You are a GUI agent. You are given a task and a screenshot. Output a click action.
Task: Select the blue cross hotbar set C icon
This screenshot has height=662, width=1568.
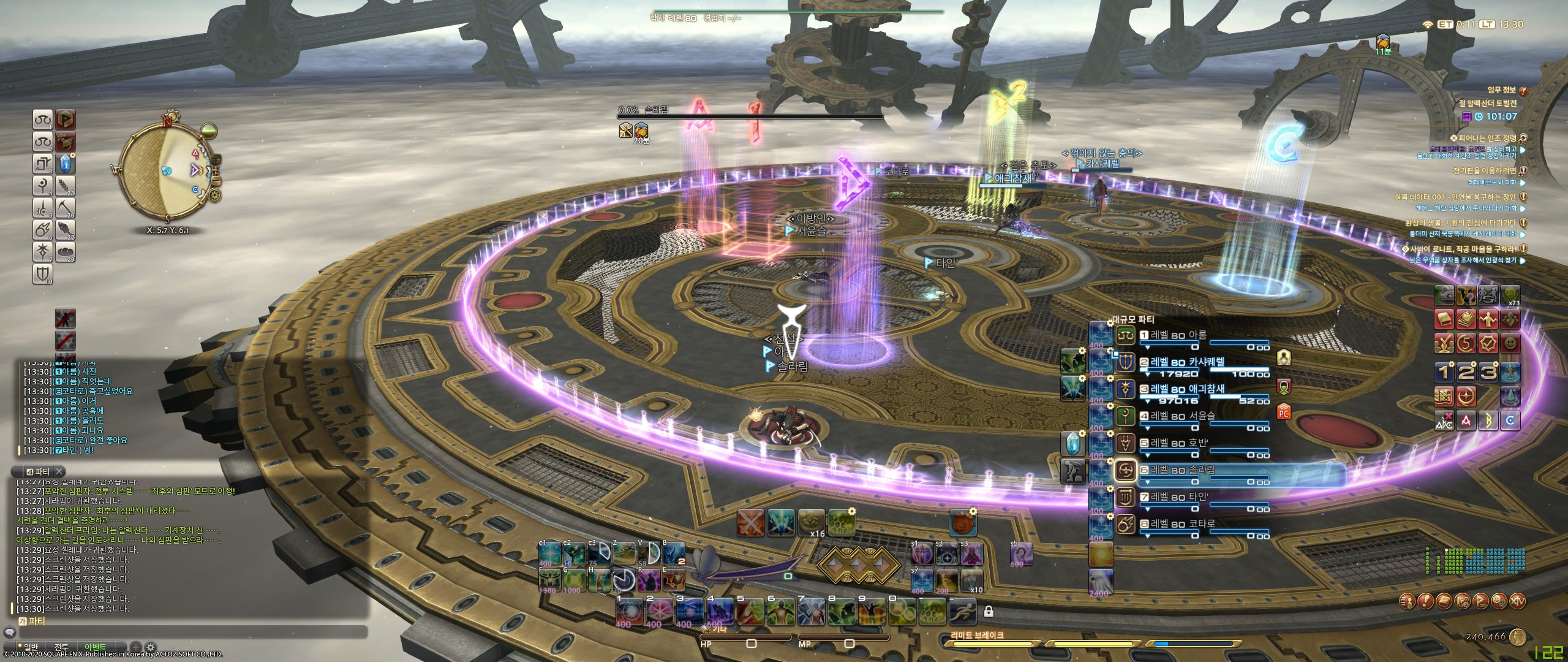click(1510, 421)
